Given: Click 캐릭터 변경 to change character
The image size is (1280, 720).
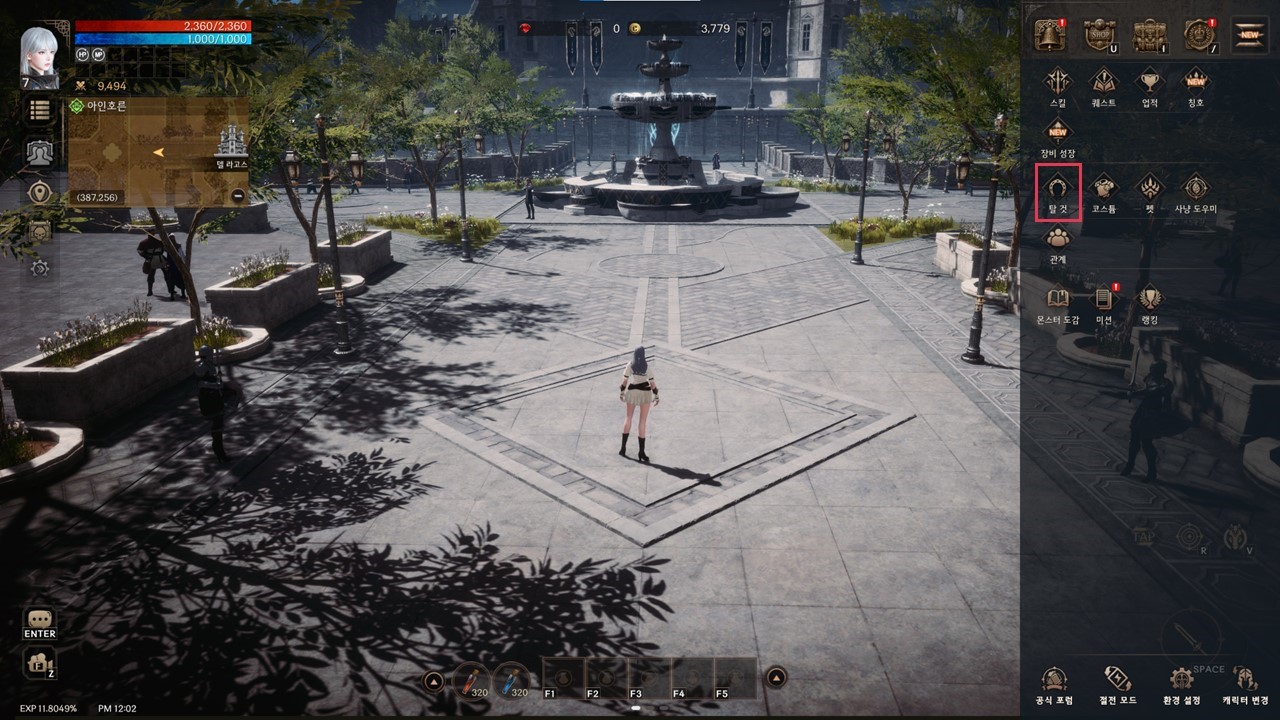Looking at the screenshot, I should tap(1245, 683).
